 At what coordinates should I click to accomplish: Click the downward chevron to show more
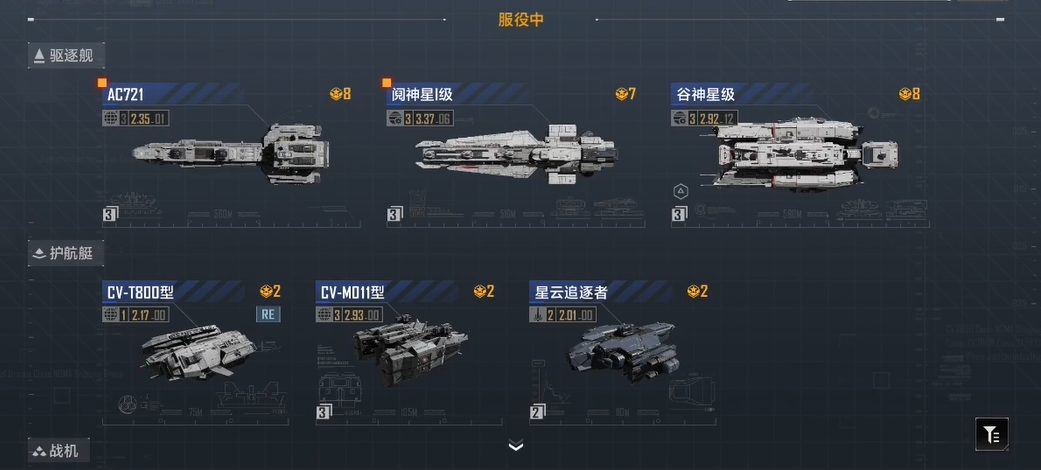click(516, 446)
